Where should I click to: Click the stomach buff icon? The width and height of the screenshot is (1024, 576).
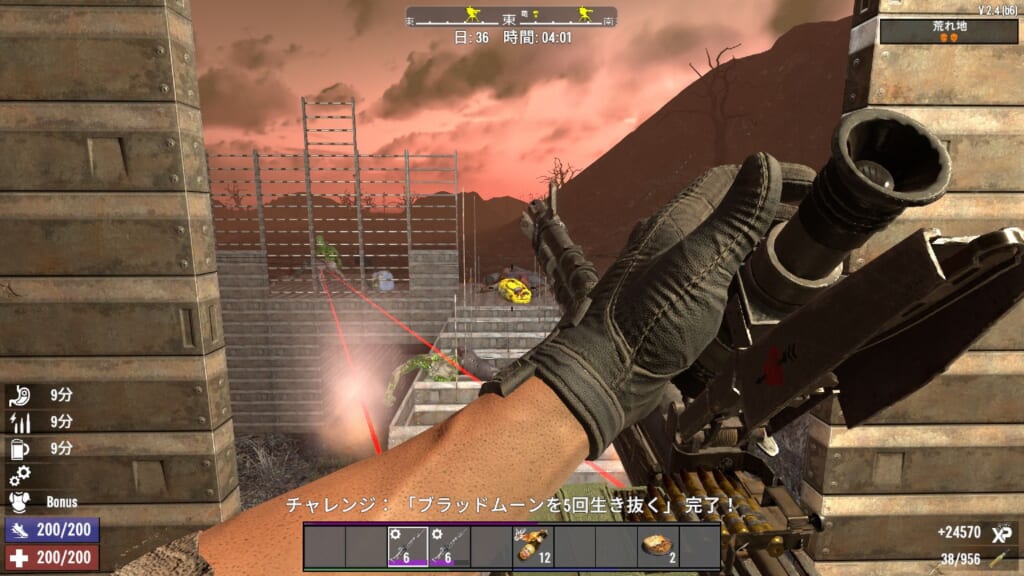click(x=18, y=394)
